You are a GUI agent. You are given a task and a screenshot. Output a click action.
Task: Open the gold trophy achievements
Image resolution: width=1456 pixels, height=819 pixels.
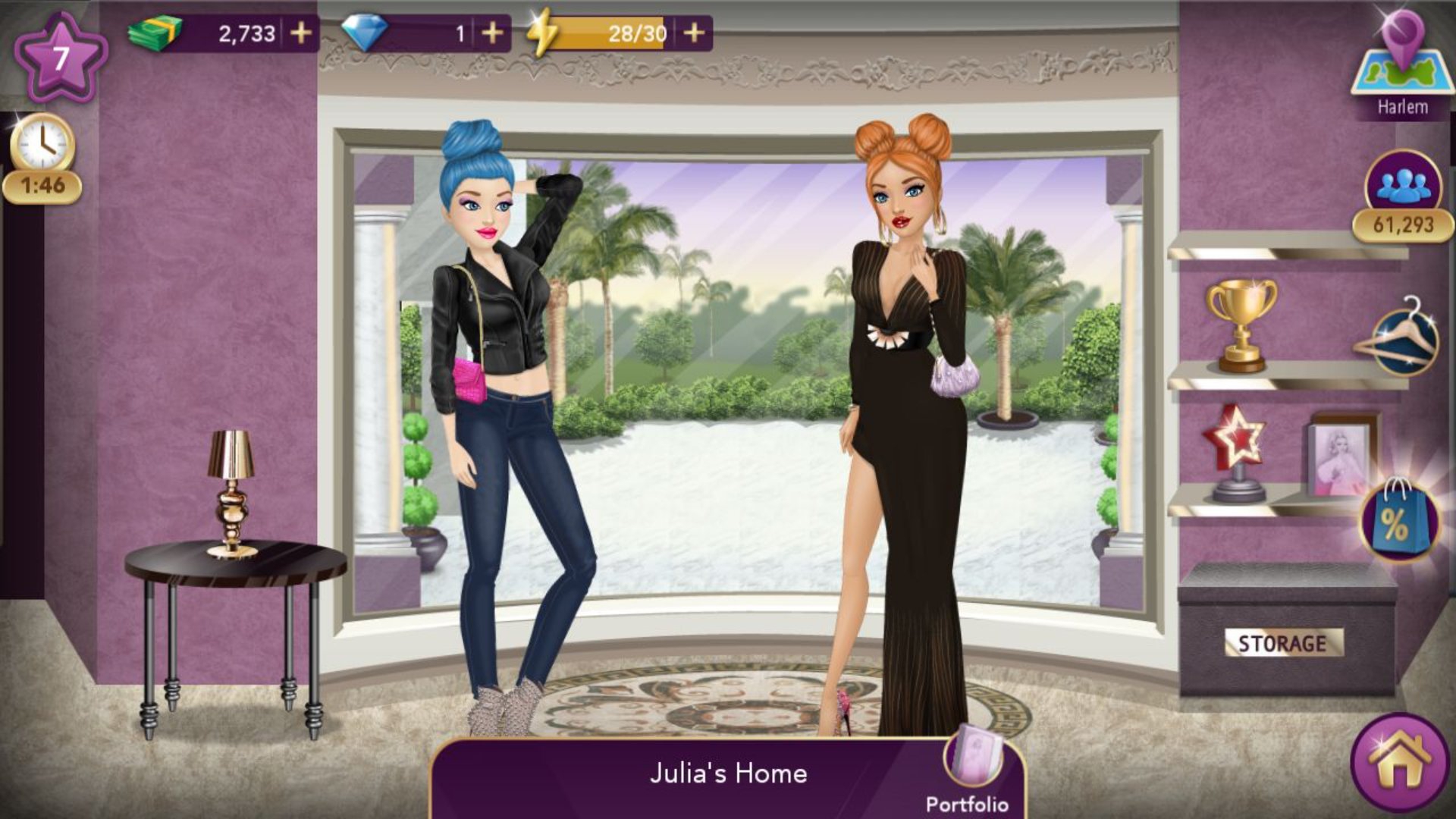[x=1241, y=325]
